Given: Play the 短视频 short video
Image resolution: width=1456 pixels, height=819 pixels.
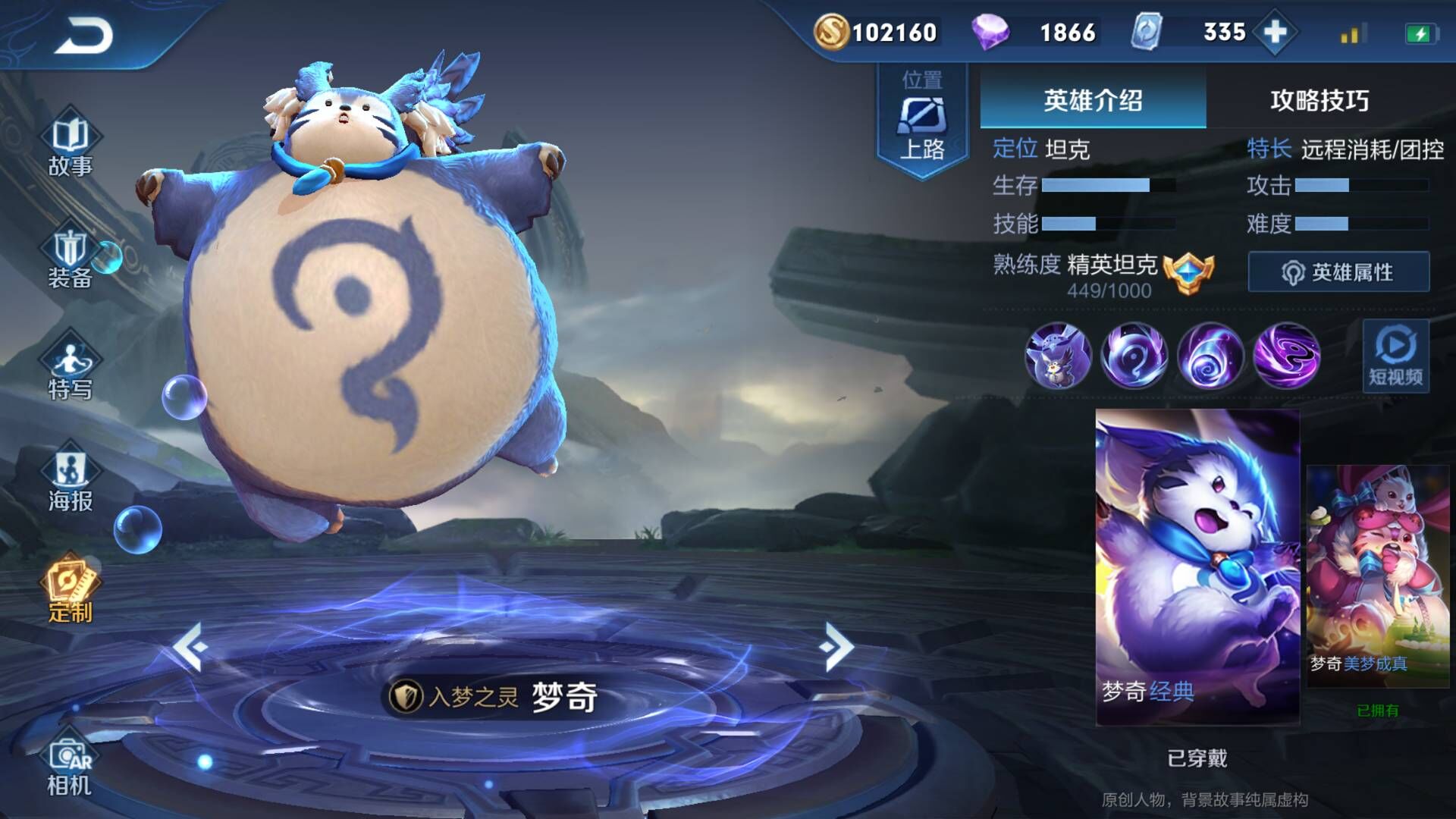Looking at the screenshot, I should [x=1395, y=356].
